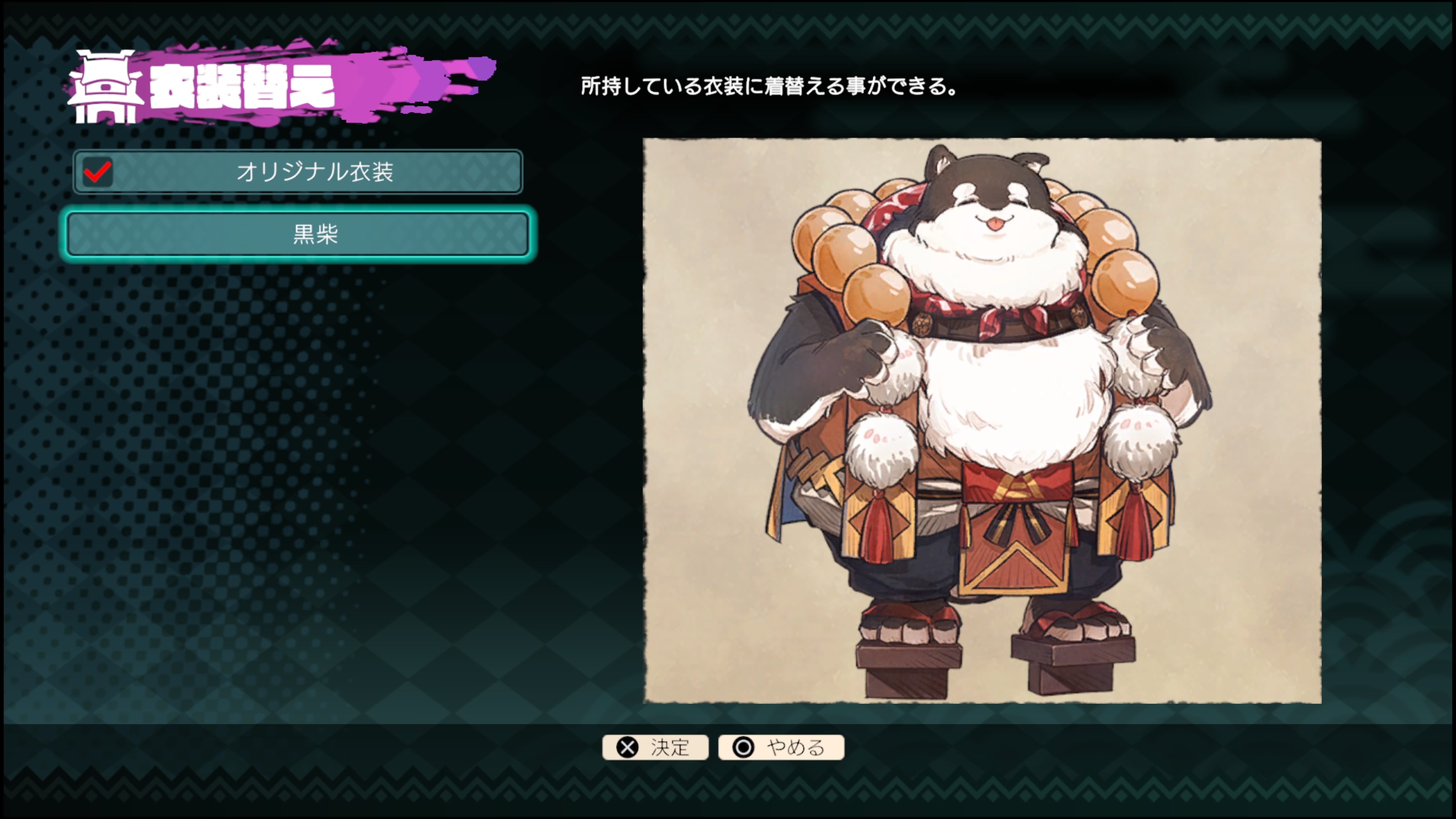Confirm with the 決定 button

[655, 747]
